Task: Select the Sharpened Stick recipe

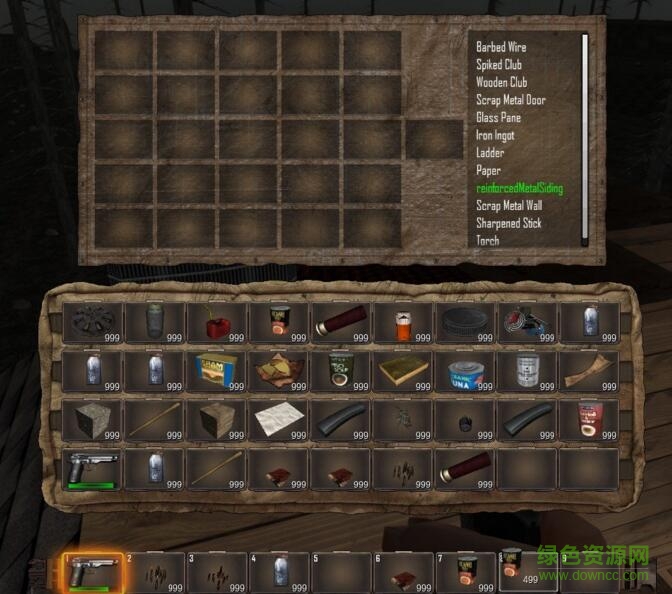Action: 508,223
